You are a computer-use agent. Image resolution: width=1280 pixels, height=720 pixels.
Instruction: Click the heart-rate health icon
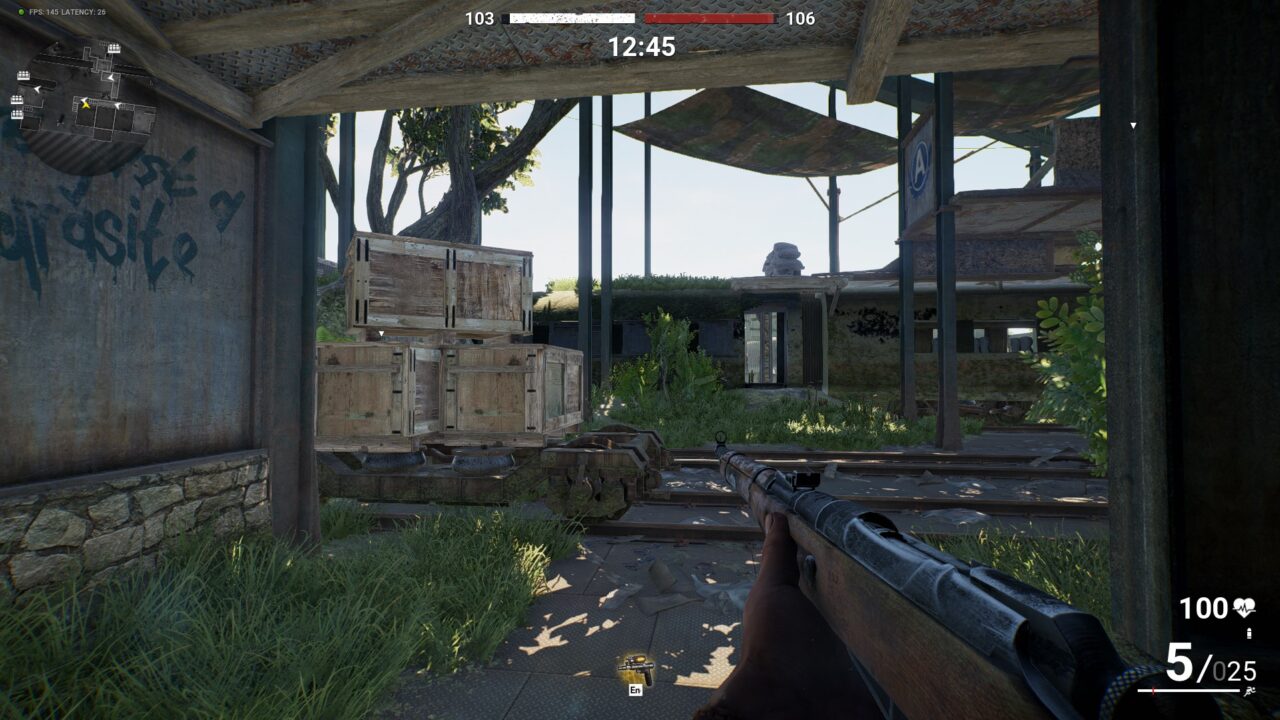tap(1243, 607)
